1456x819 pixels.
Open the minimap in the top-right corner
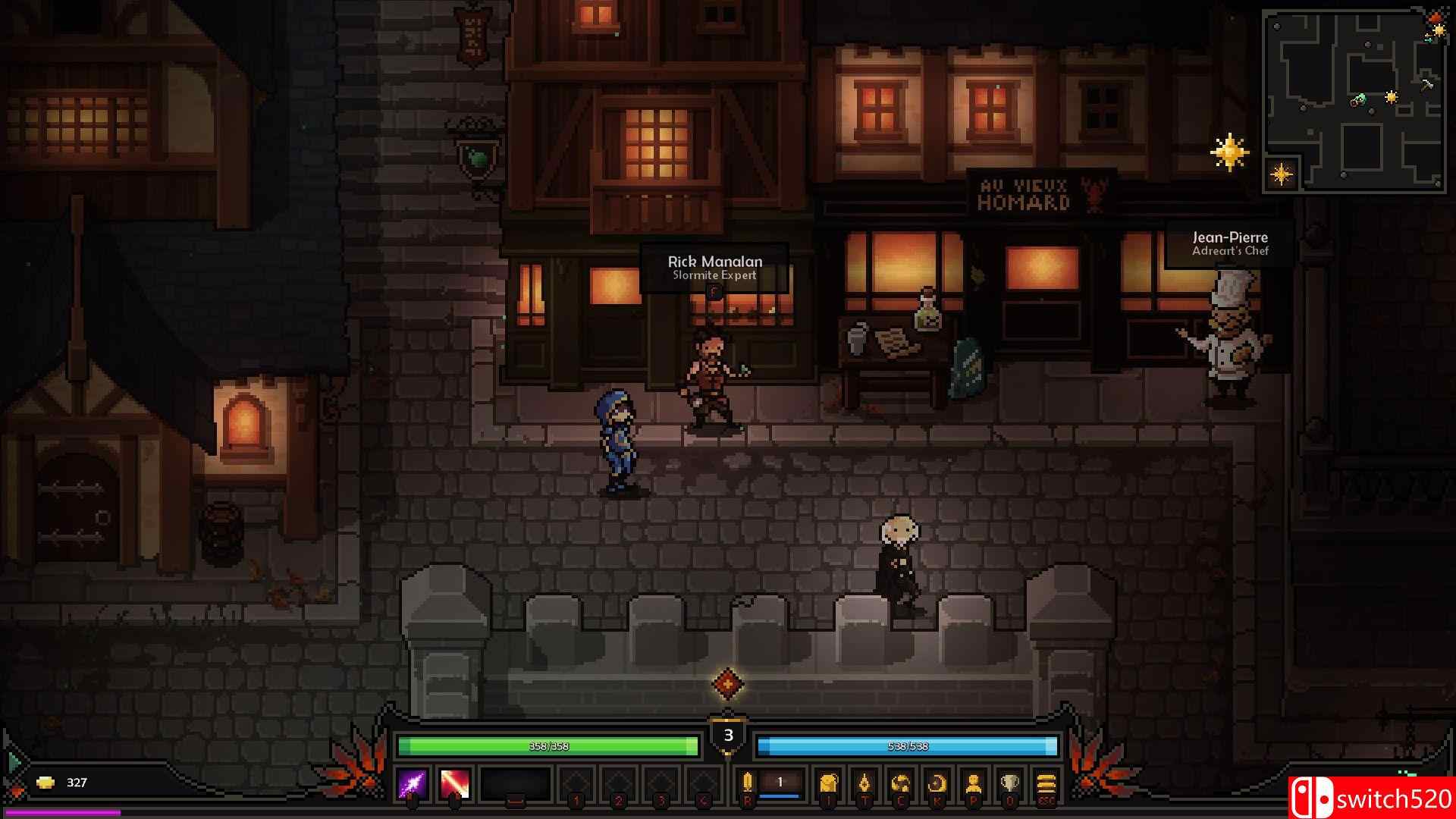pos(1355,99)
